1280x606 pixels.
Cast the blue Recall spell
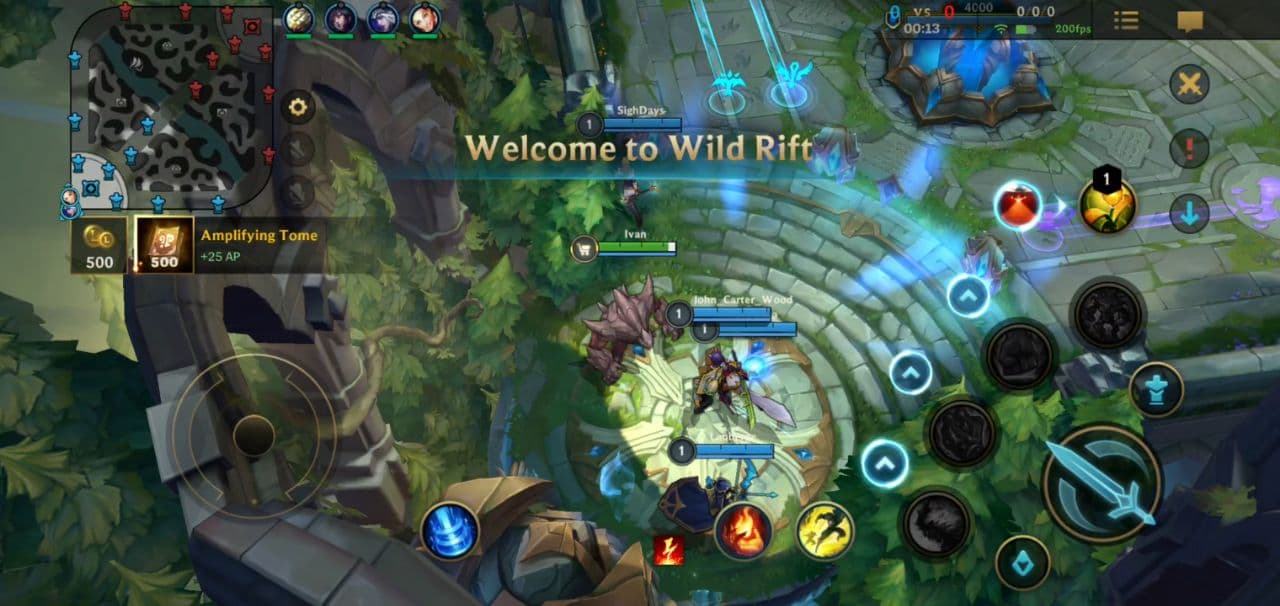450,530
